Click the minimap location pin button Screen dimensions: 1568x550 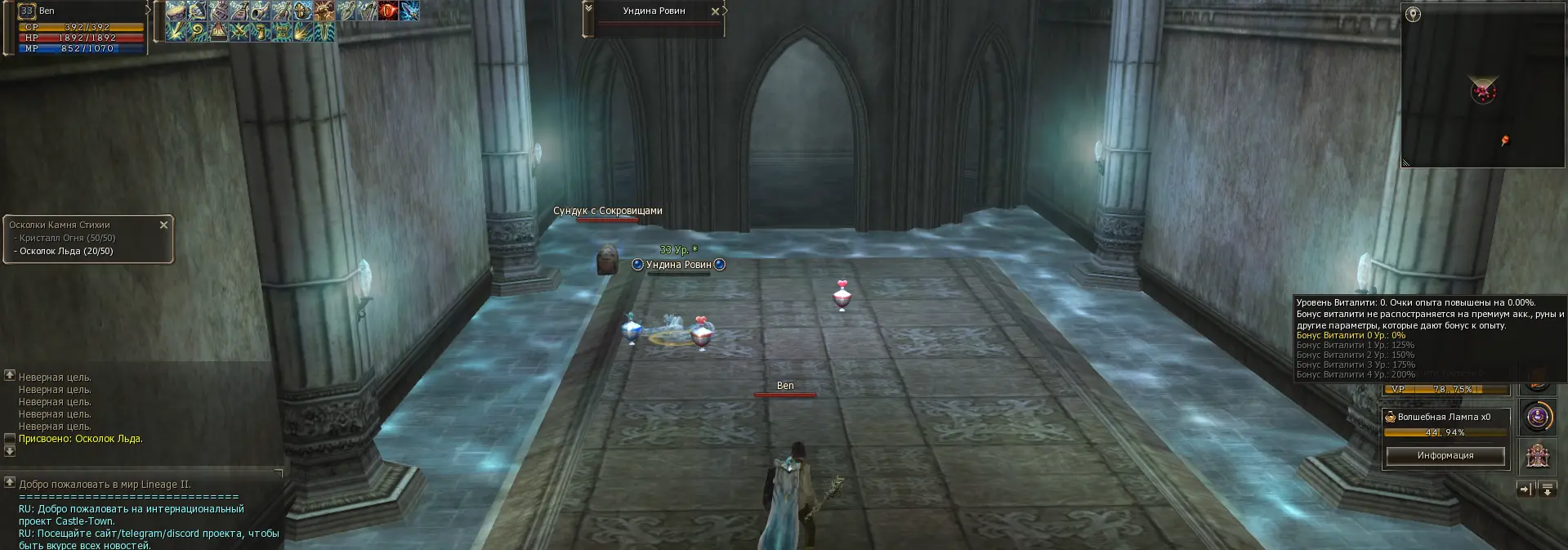pos(1414,14)
